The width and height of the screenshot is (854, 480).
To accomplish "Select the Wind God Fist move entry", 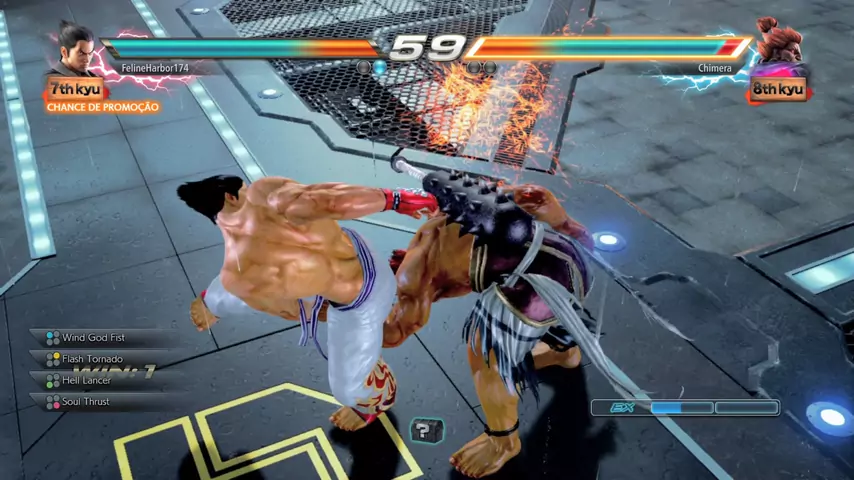I will coord(94,338).
